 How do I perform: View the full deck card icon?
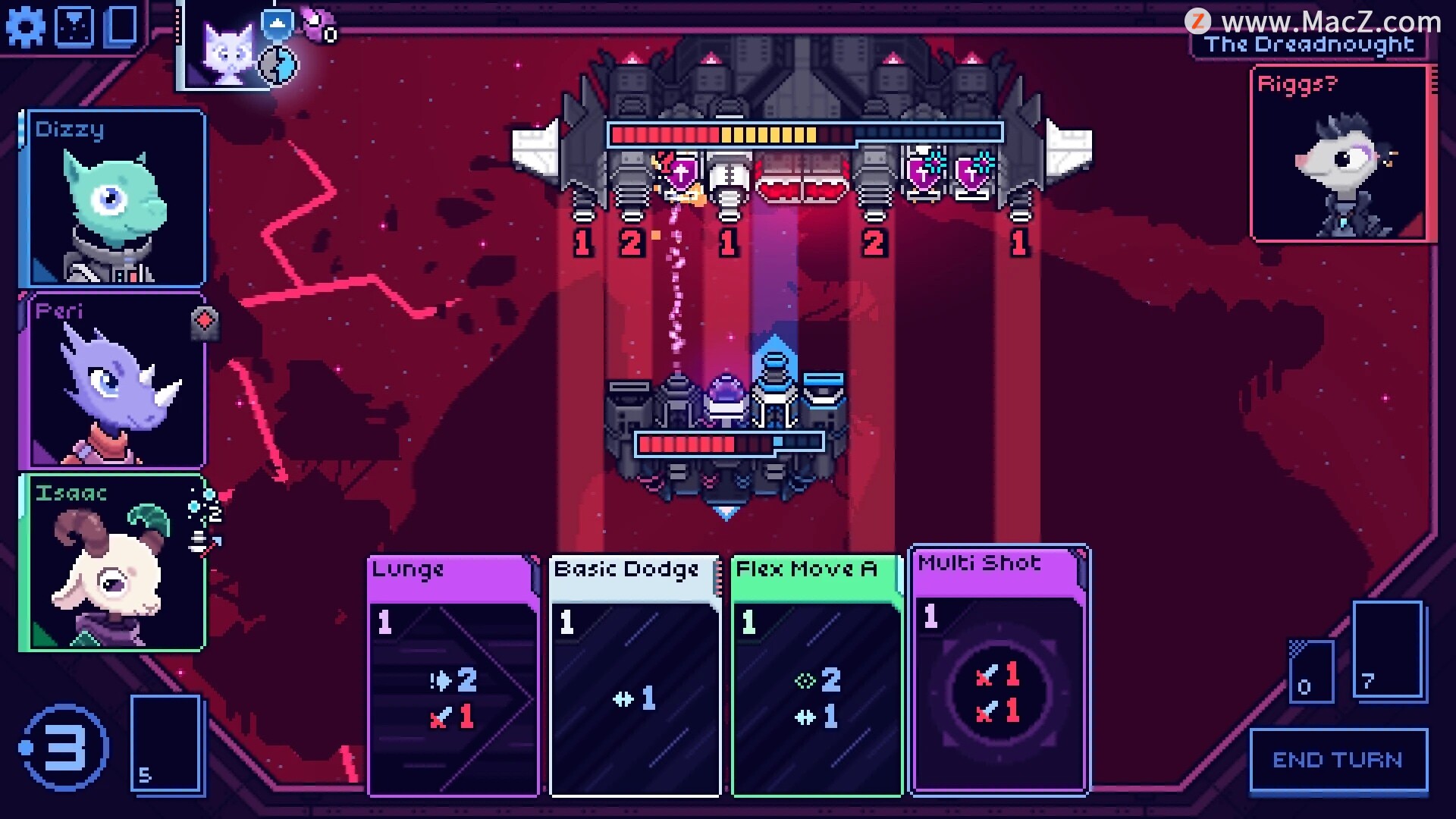[x=121, y=25]
